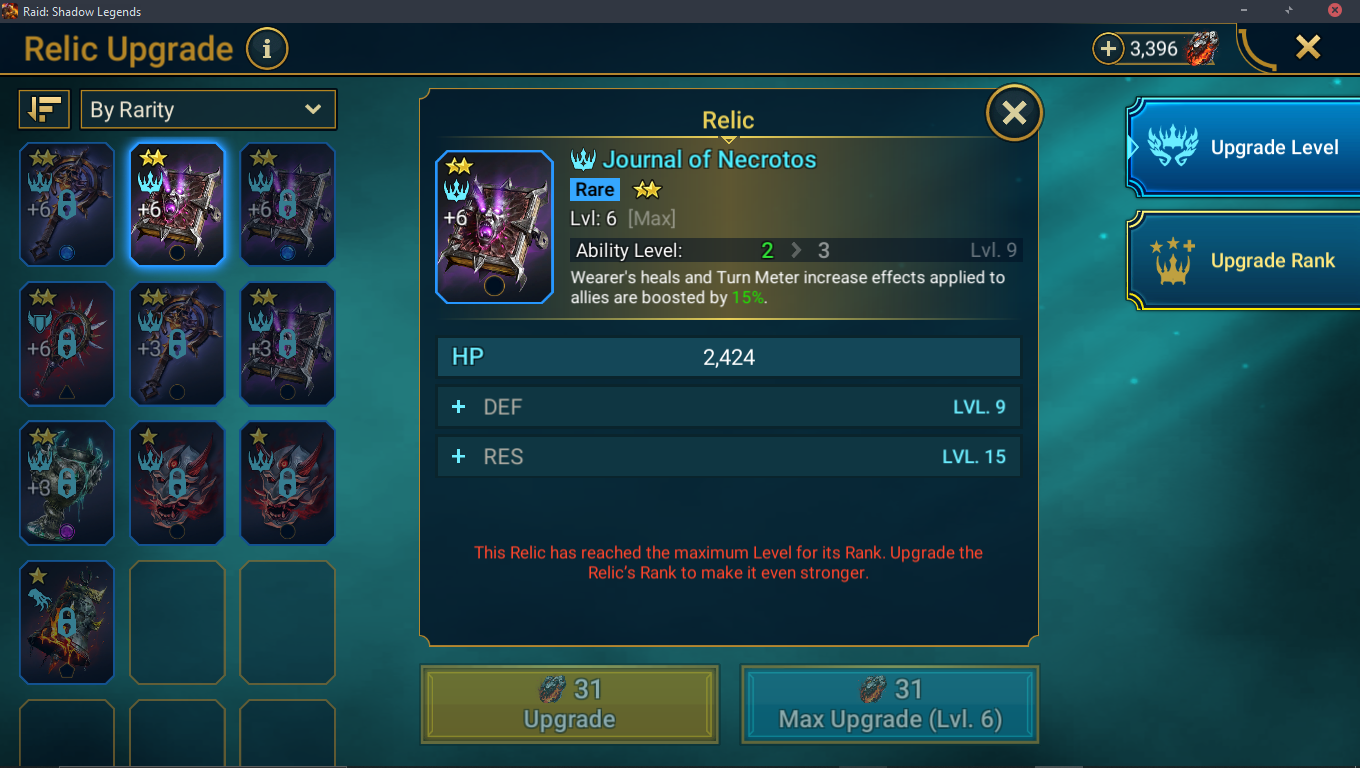Minimize the Raid: Shadow Legends window
1360x768 pixels.
click(1243, 10)
